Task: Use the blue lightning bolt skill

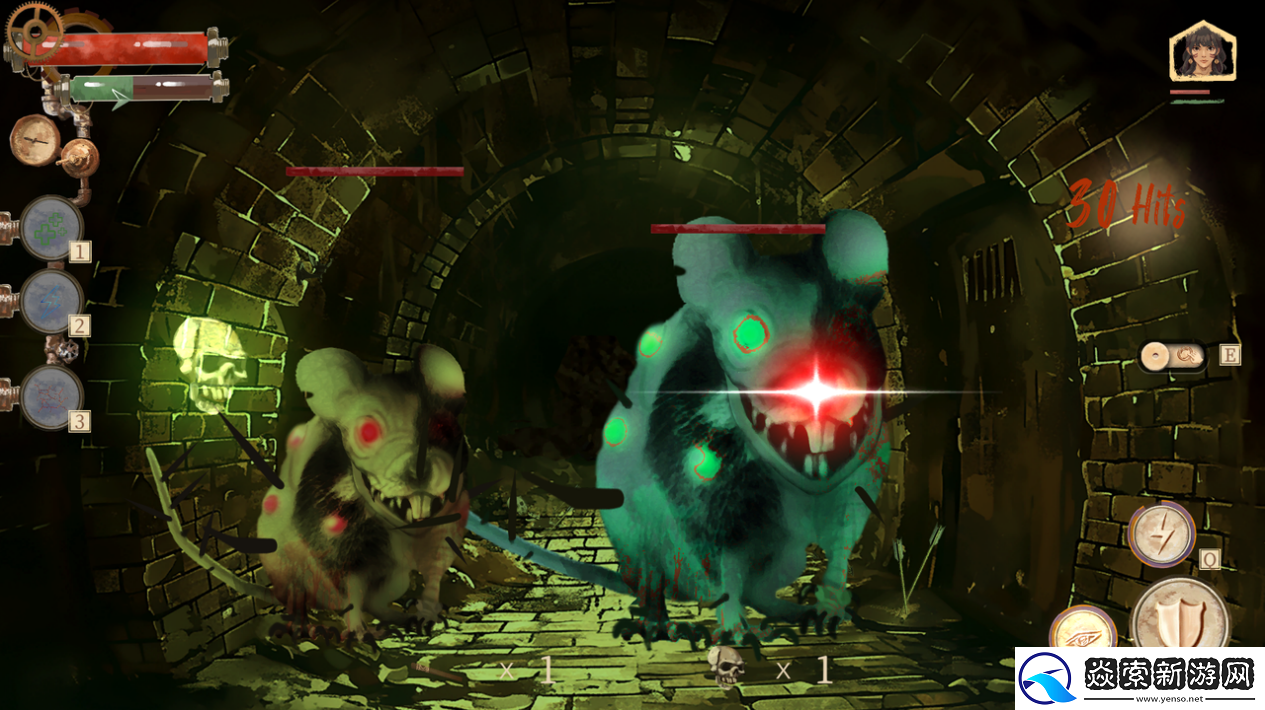Action: click(x=51, y=298)
